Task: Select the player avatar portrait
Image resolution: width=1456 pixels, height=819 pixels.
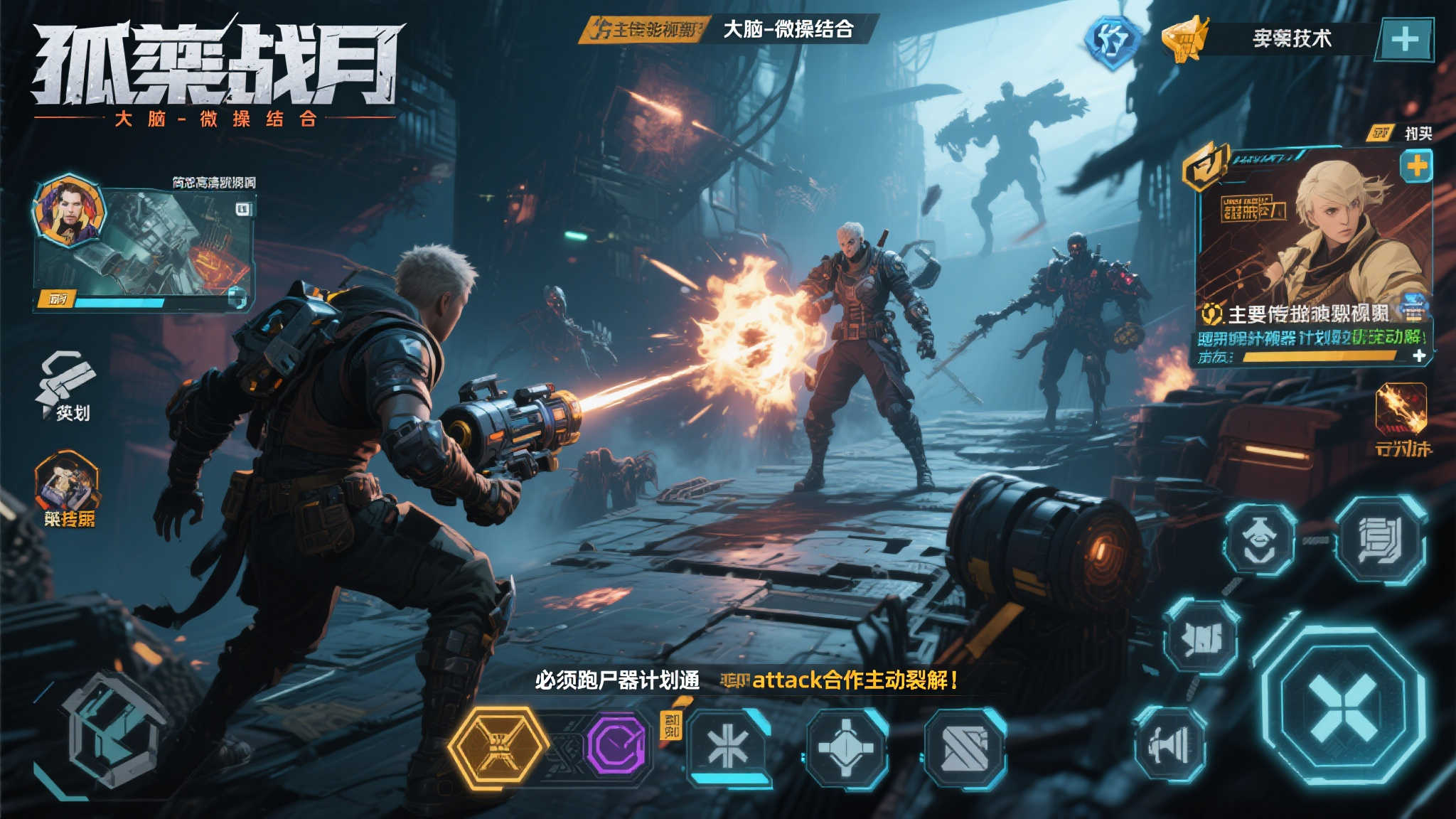Action: 69,210
